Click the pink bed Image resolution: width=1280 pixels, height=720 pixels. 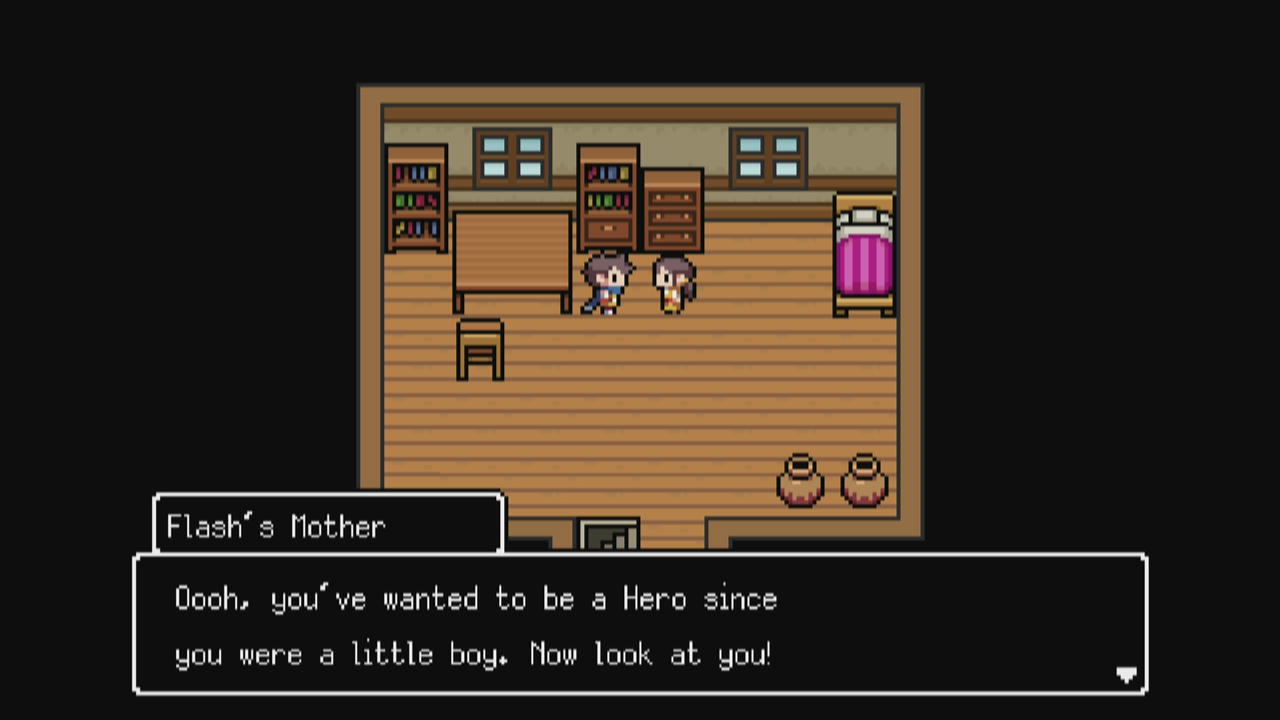pyautogui.click(x=862, y=255)
